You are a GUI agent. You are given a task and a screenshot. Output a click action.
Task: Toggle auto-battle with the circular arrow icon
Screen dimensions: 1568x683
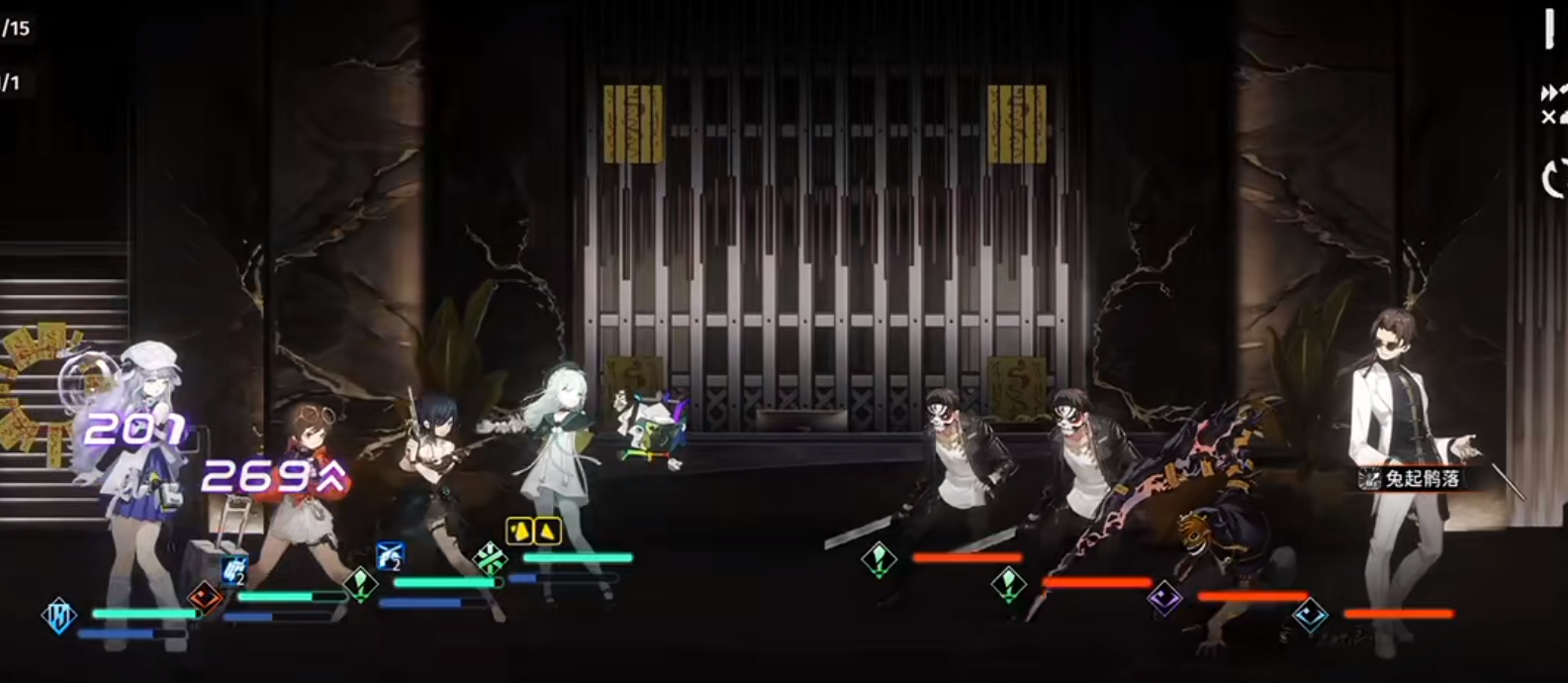pos(1554,178)
